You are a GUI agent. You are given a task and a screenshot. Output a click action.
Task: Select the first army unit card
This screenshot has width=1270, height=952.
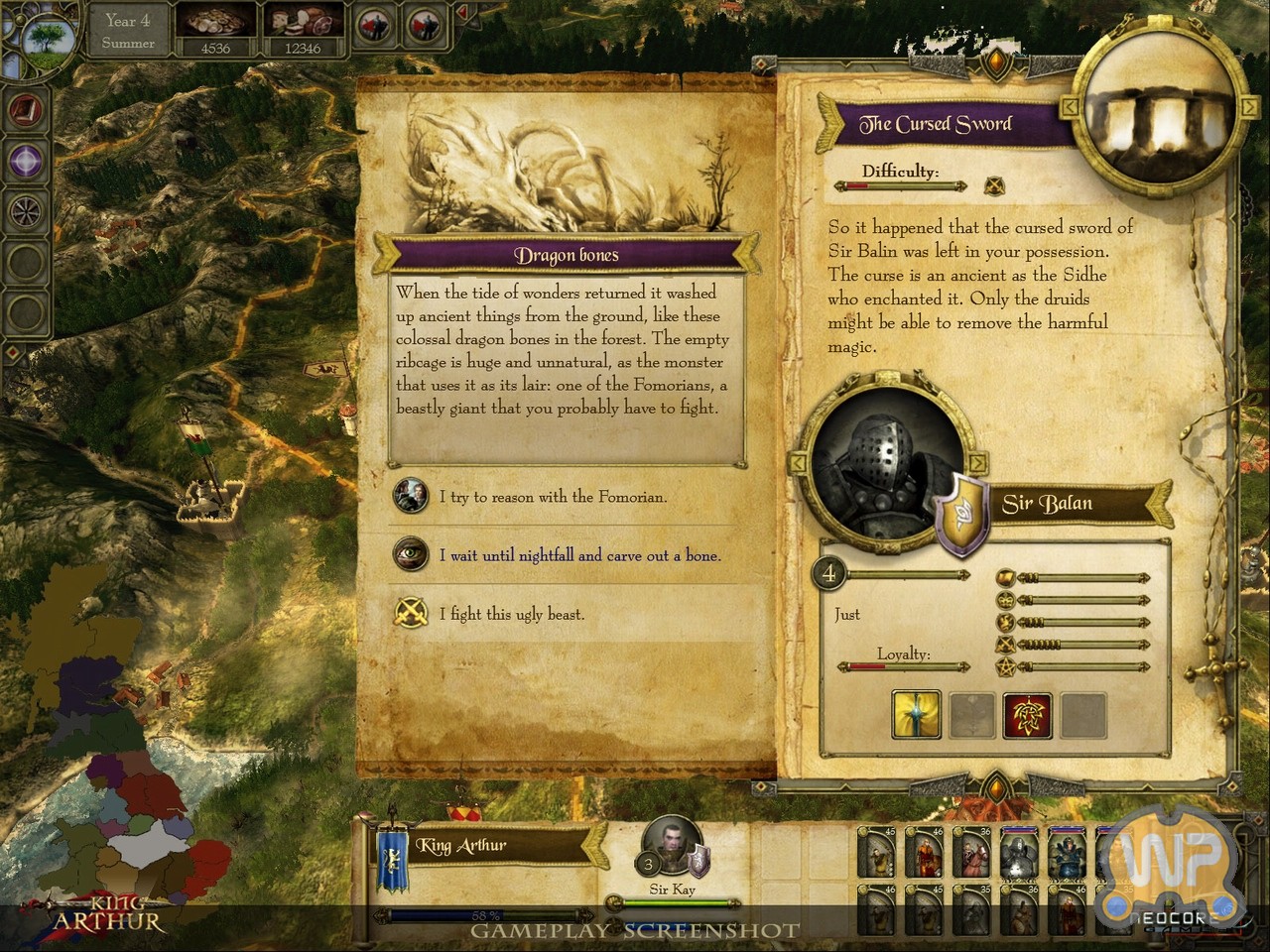(878, 851)
